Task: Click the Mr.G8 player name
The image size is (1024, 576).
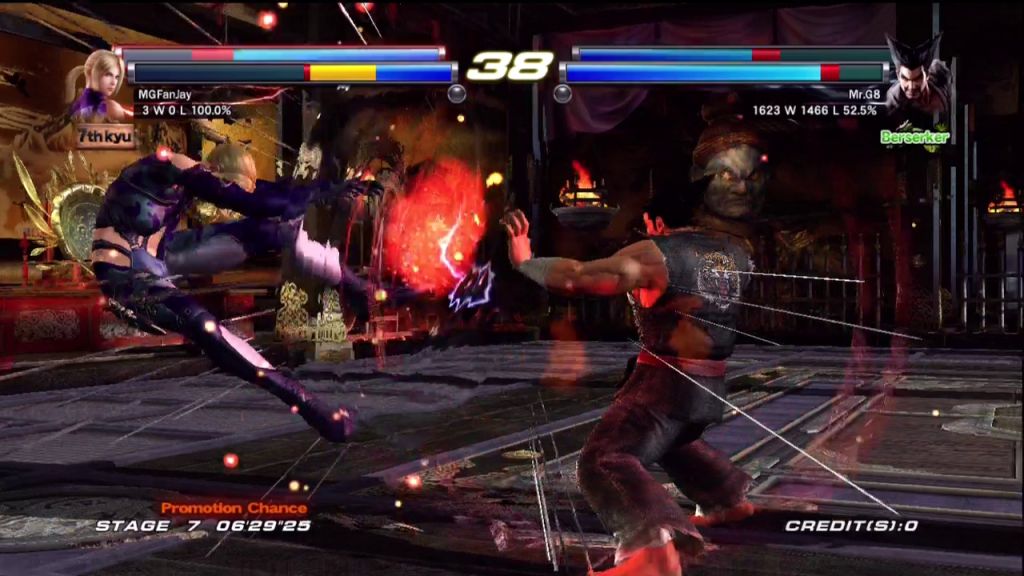Action: point(863,95)
